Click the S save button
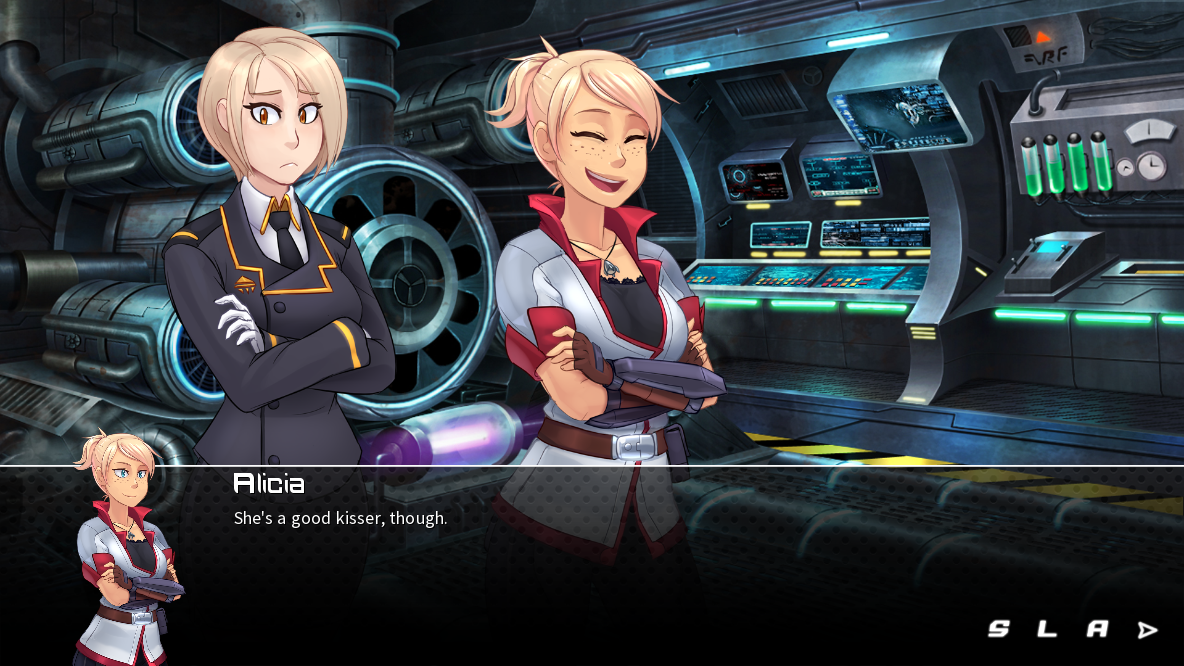 click(998, 629)
